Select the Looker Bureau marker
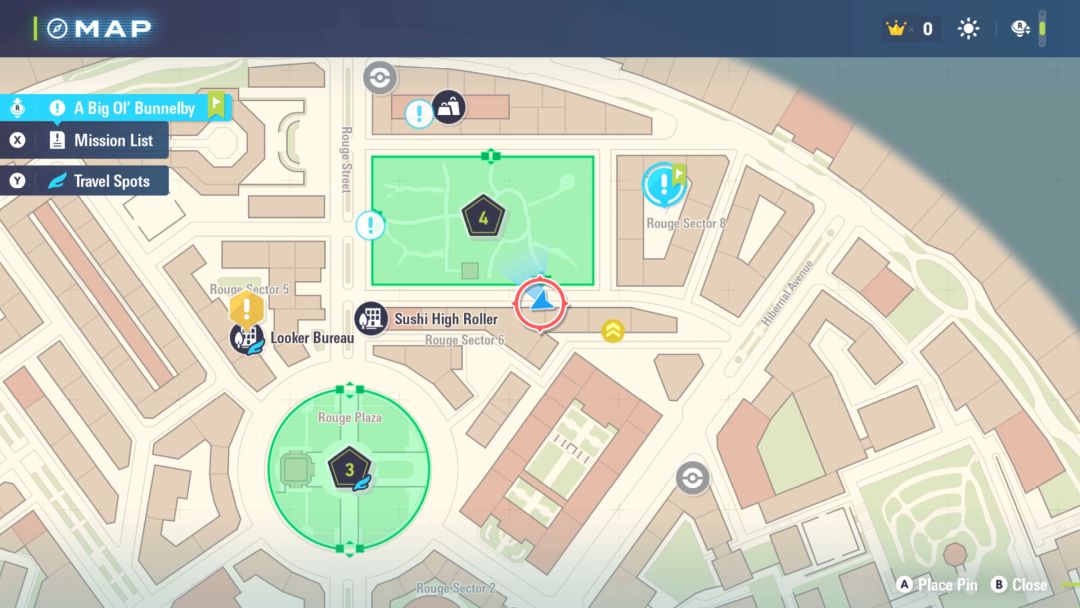1080x608 pixels. 246,338
